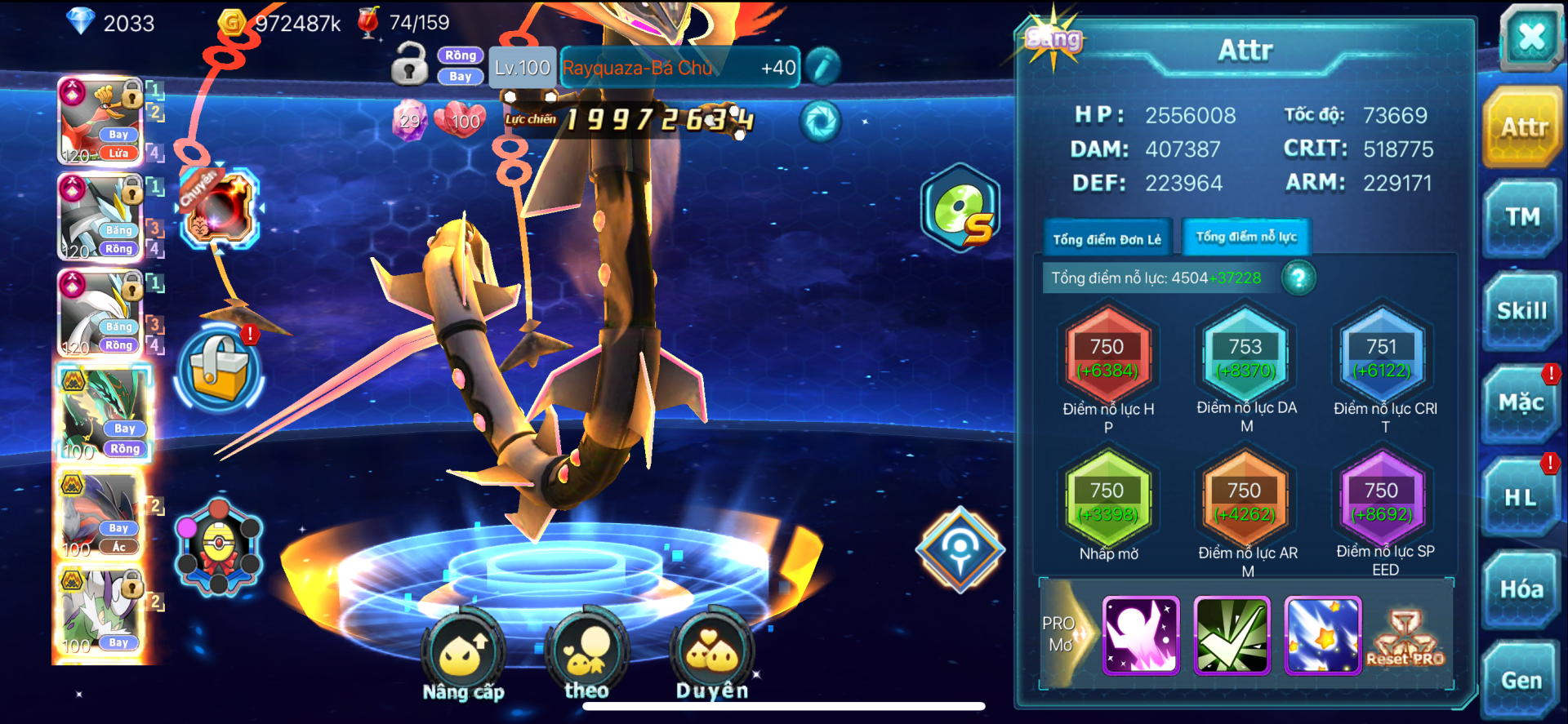Open the Skill side tab

click(1521, 311)
